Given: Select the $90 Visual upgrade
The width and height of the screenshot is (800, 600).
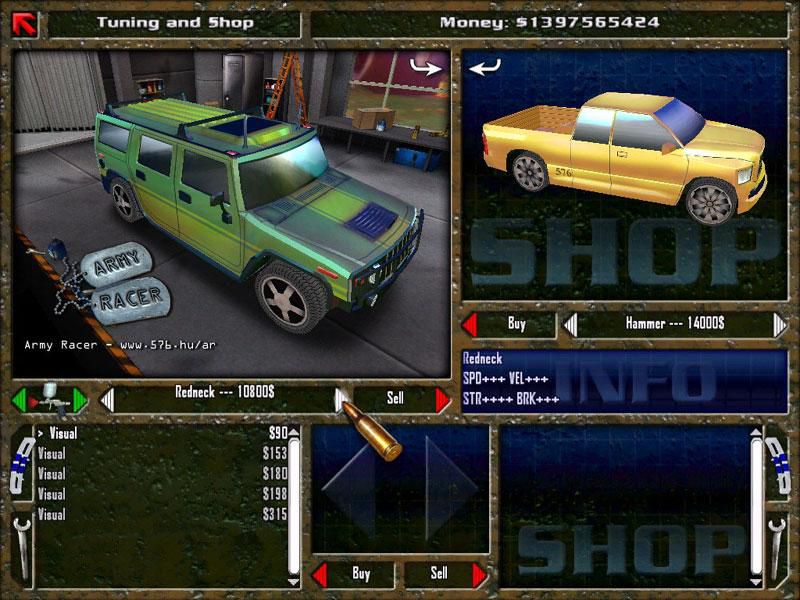Looking at the screenshot, I should [160, 434].
